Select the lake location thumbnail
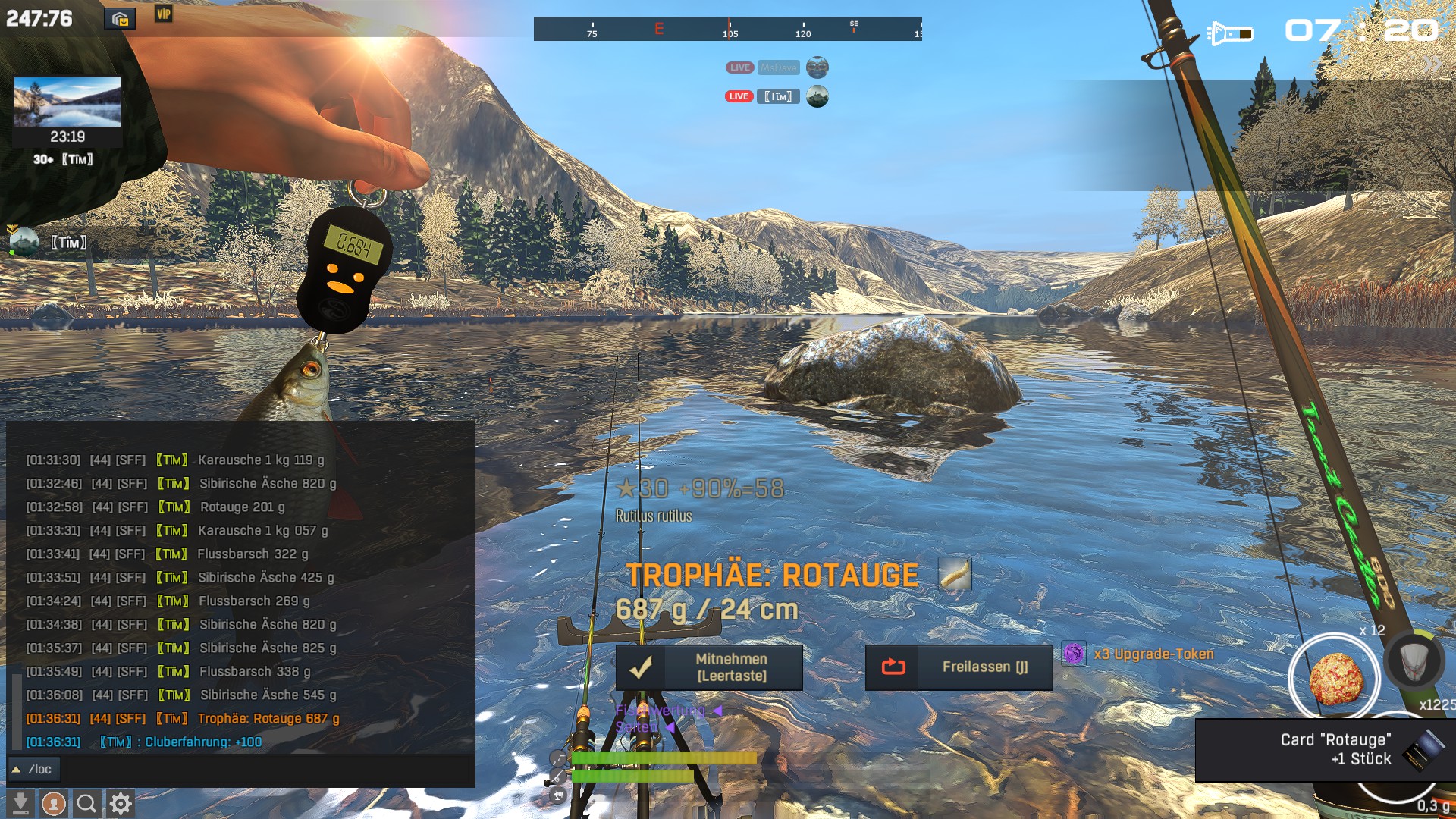Image resolution: width=1456 pixels, height=819 pixels. 67,102
